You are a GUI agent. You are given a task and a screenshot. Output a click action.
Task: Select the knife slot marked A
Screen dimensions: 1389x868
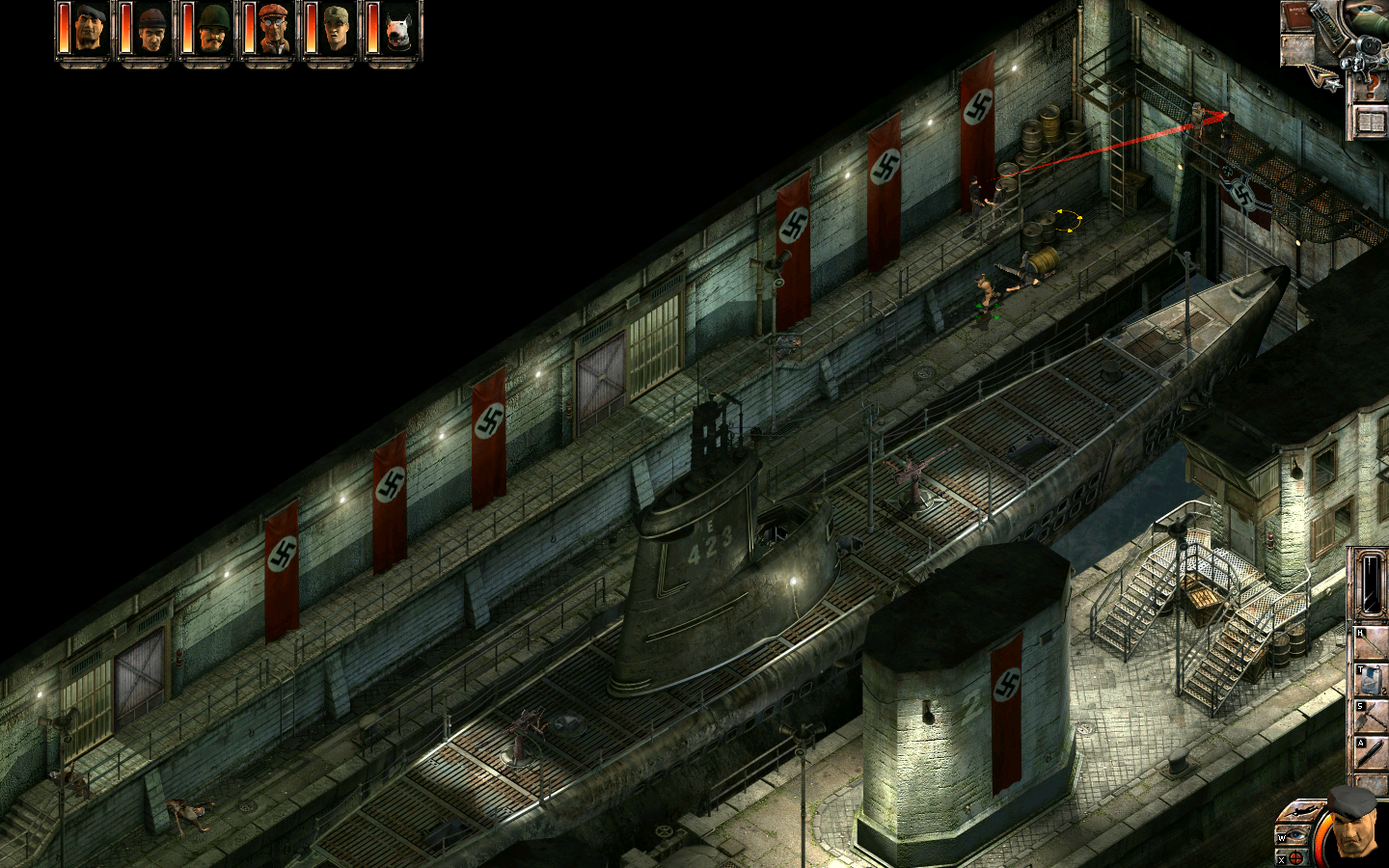click(1372, 753)
